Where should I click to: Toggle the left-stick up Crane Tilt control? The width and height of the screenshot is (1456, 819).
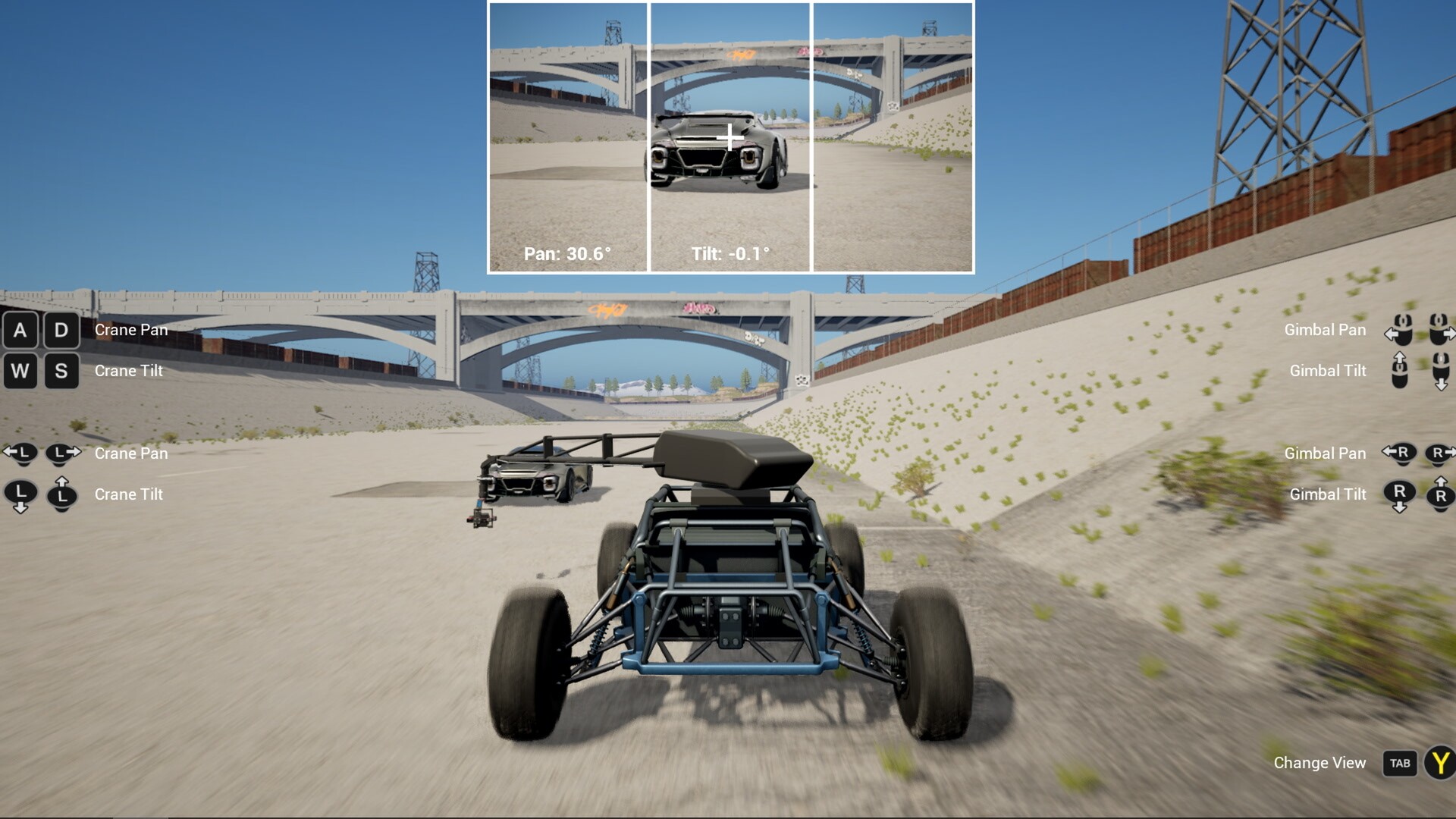tap(62, 494)
